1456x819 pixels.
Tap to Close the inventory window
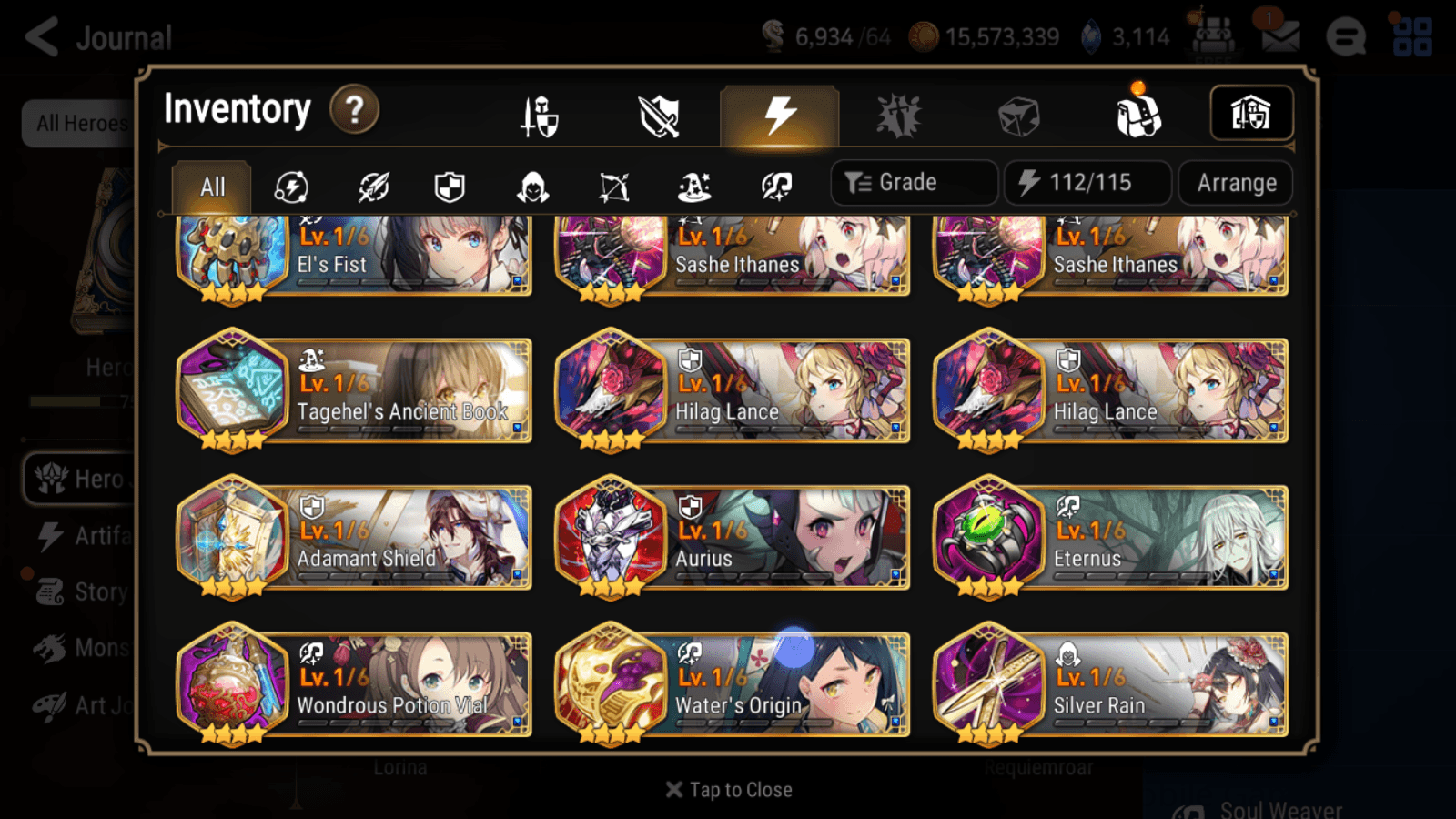pos(727,789)
